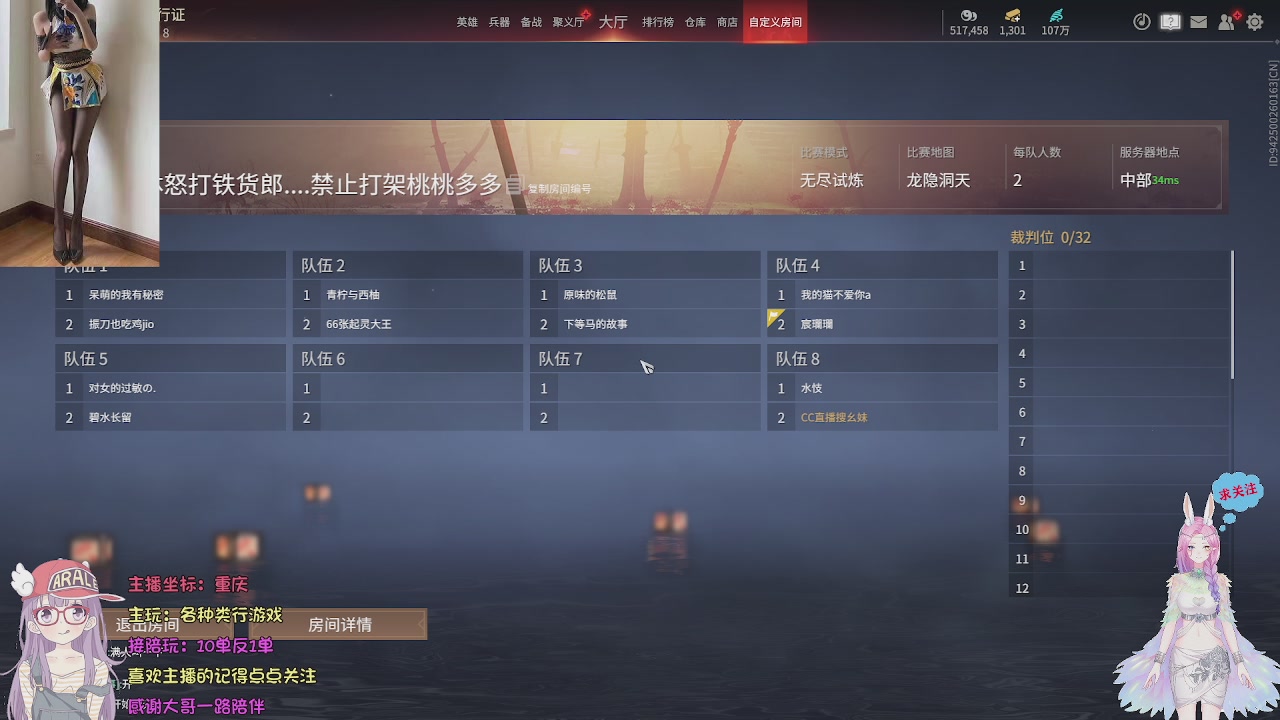Open the friends icon with red notification badge
Screen dimensions: 1280x720
click(x=1226, y=21)
